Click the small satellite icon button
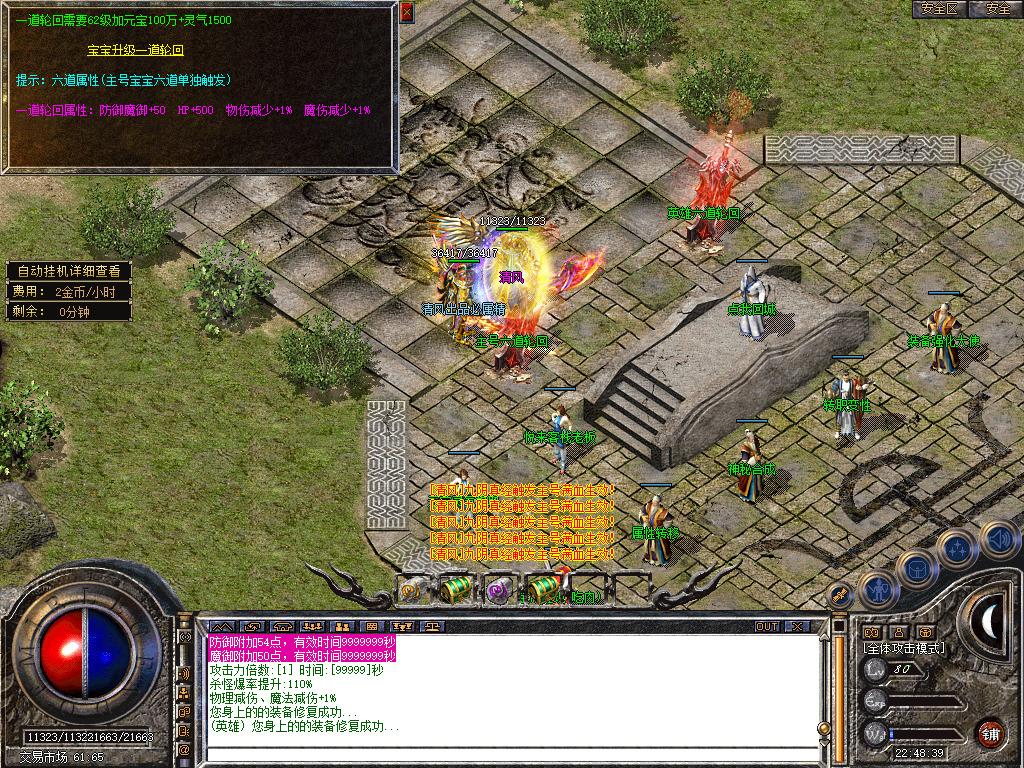The height and width of the screenshot is (768, 1024). click(839, 596)
